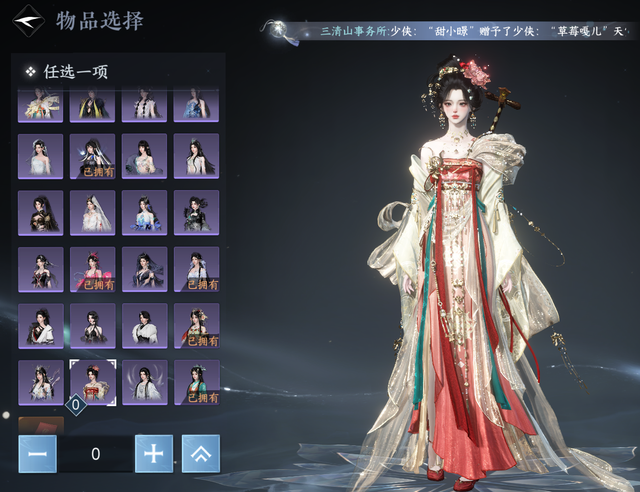This screenshot has height=492, width=640.
Task: Select the highlighted red-dress outfit in the bottom row
Action: point(92,383)
